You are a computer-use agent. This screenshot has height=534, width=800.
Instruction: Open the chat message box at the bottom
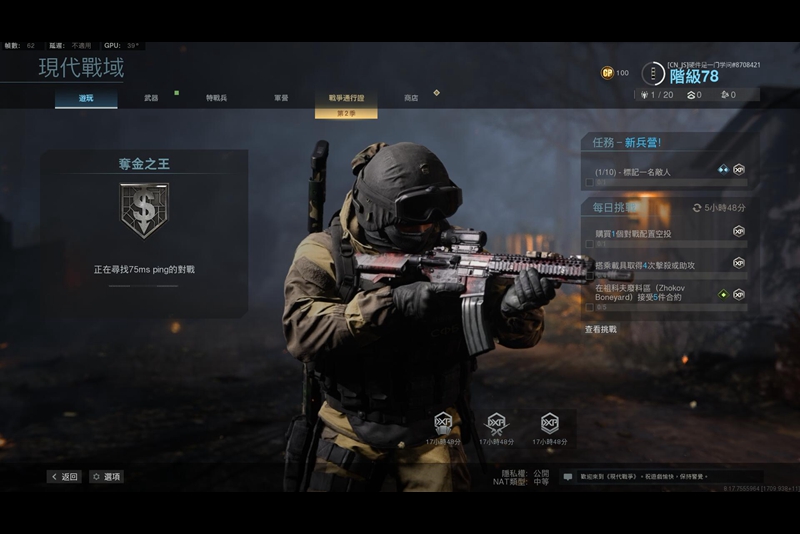click(662, 477)
